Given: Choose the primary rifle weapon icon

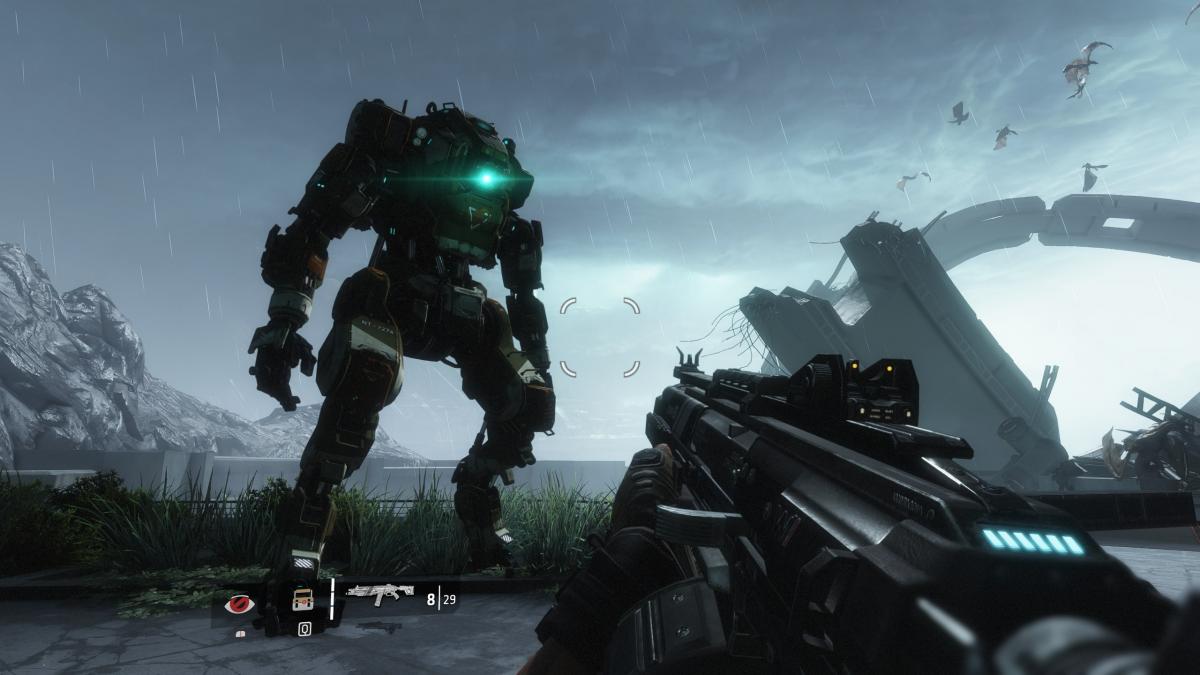Looking at the screenshot, I should 380,595.
